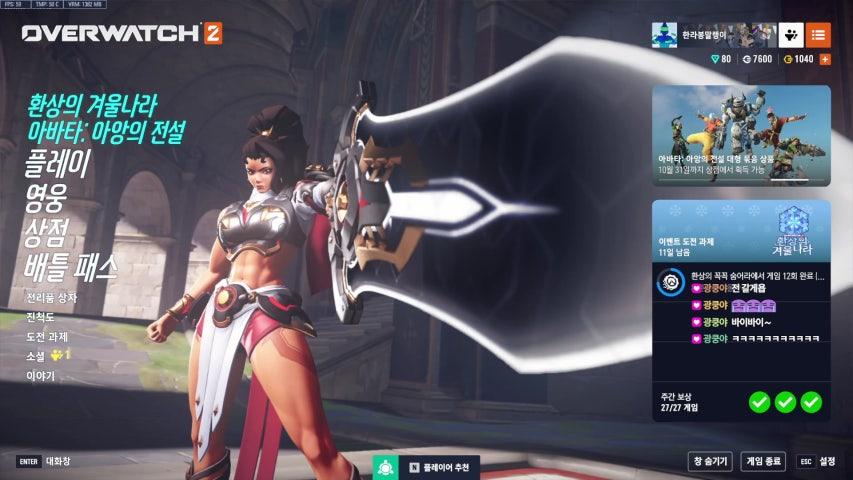View the 진척도 (Progression) page
Viewport: 853px width, 480px height.
coord(43,317)
